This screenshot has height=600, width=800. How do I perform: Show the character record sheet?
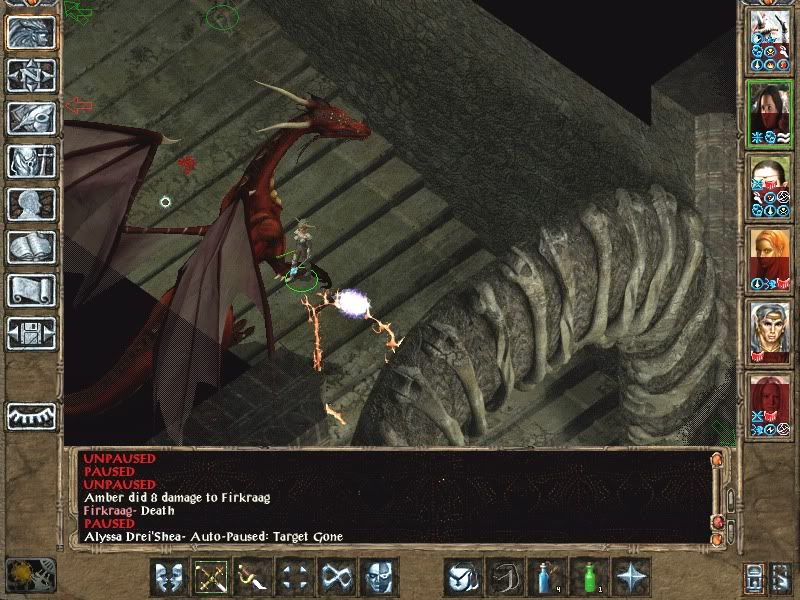[31, 205]
